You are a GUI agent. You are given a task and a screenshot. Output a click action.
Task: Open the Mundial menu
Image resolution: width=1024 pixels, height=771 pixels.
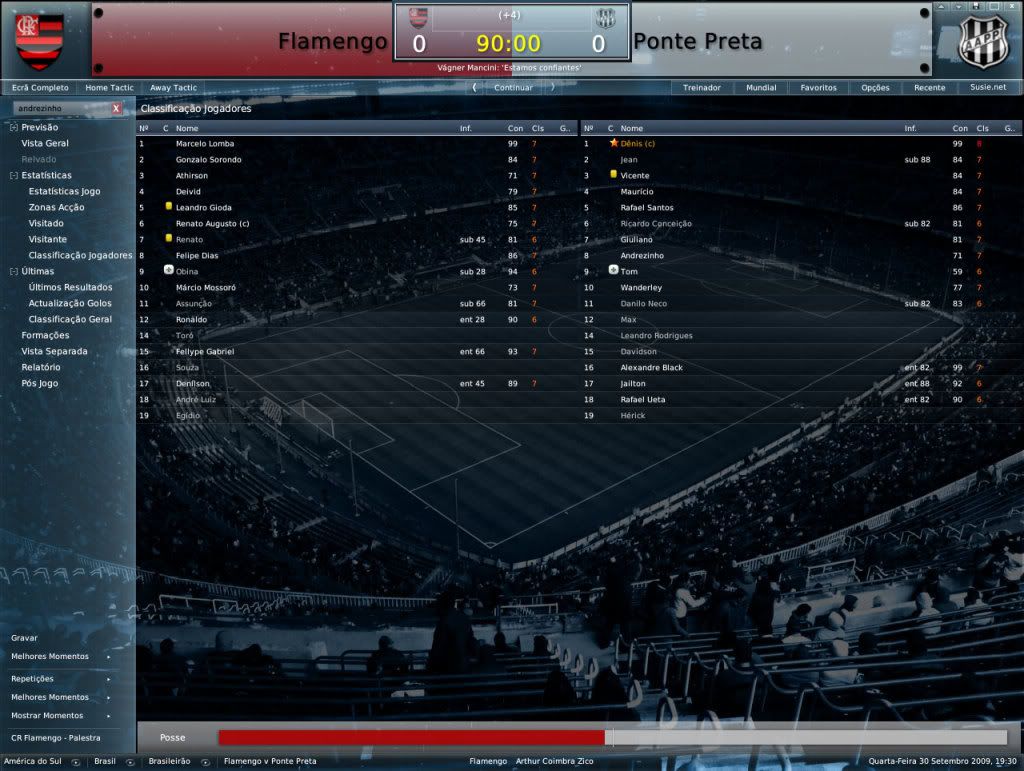tap(761, 87)
